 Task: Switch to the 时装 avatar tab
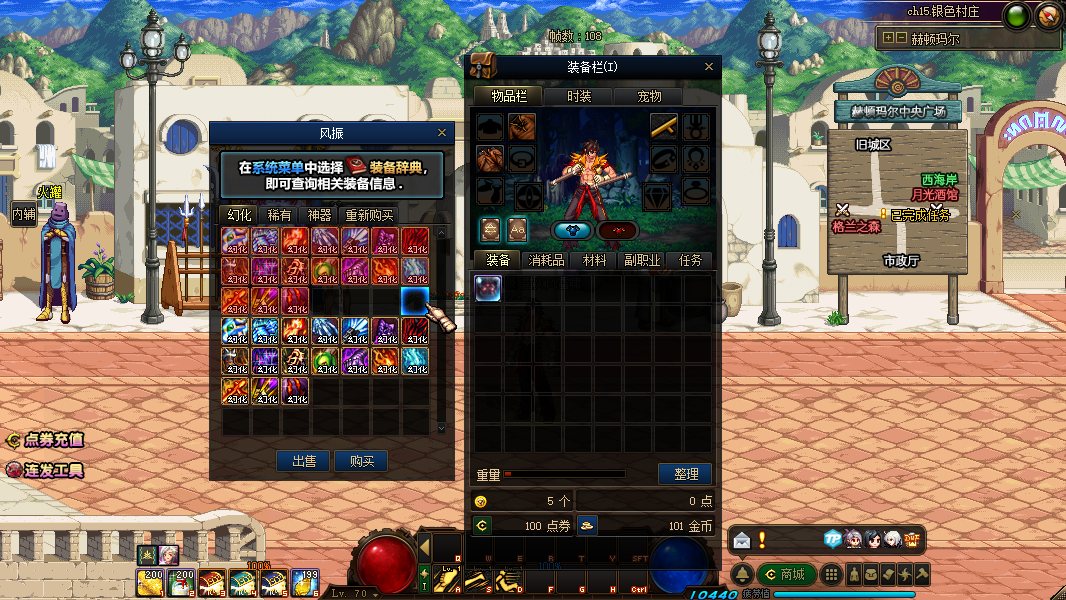(579, 96)
